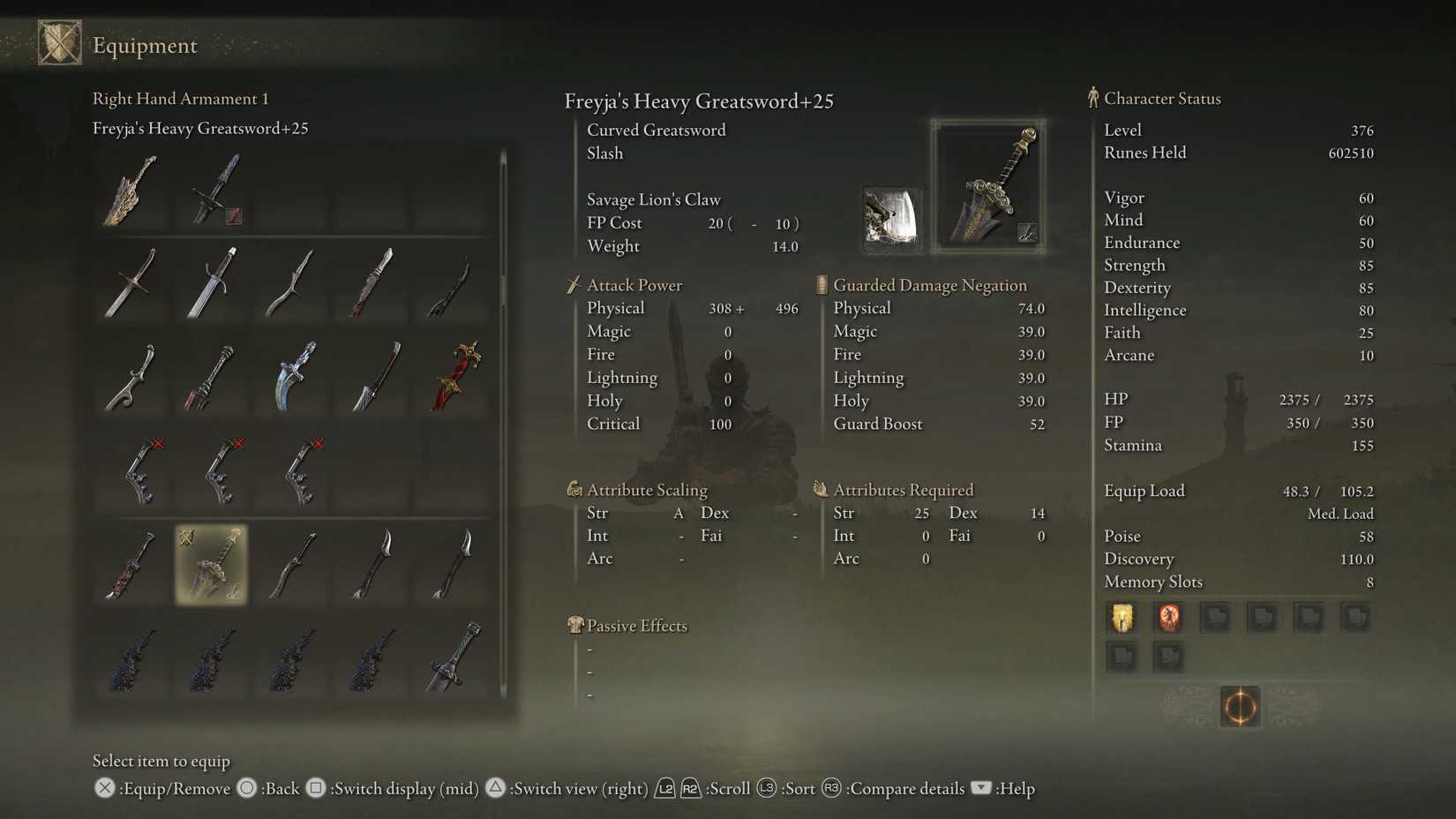Click the Guarded Damage Negation shield icon

coord(820,284)
